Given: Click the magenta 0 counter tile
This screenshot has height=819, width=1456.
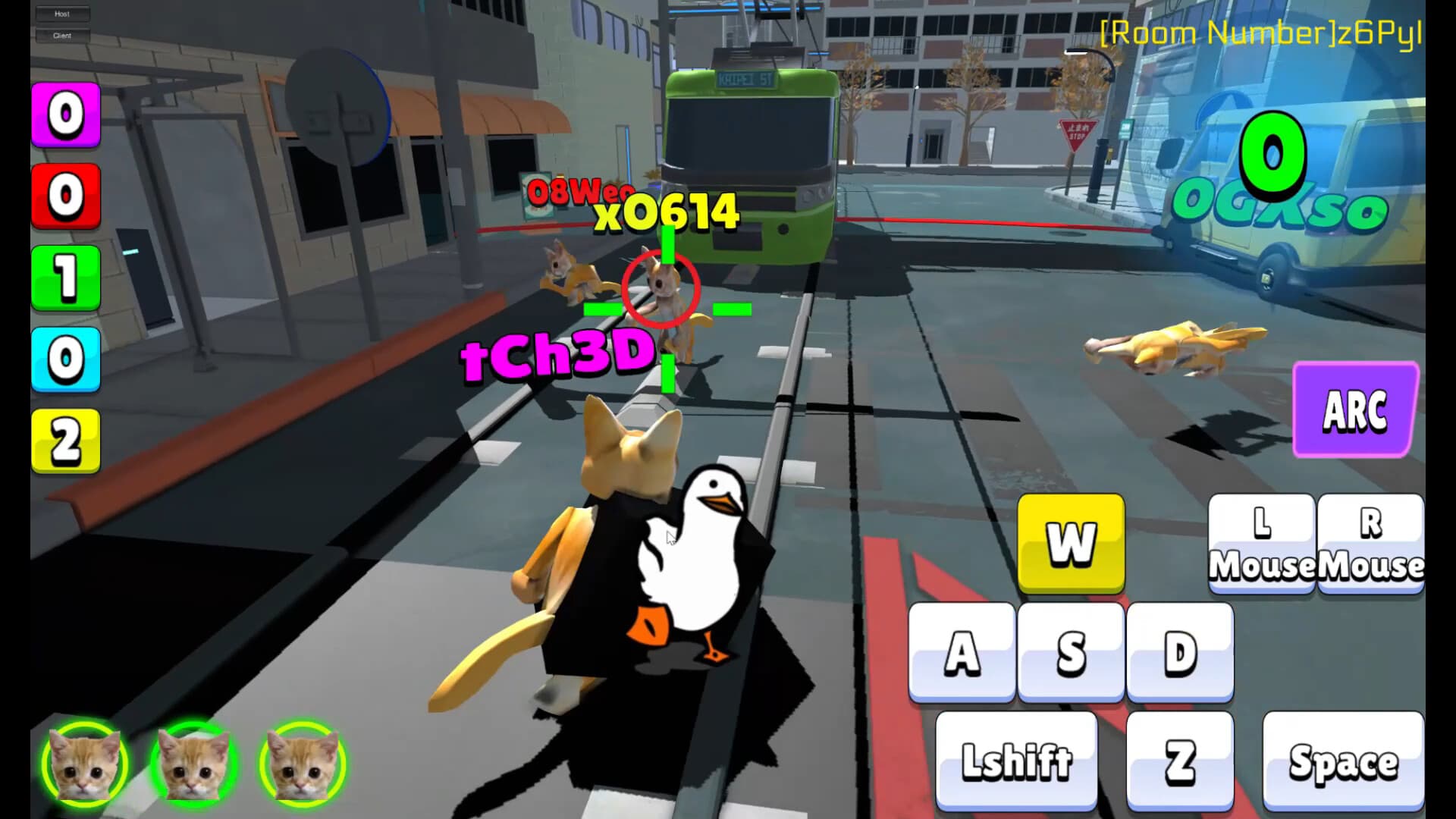Looking at the screenshot, I should 65,115.
